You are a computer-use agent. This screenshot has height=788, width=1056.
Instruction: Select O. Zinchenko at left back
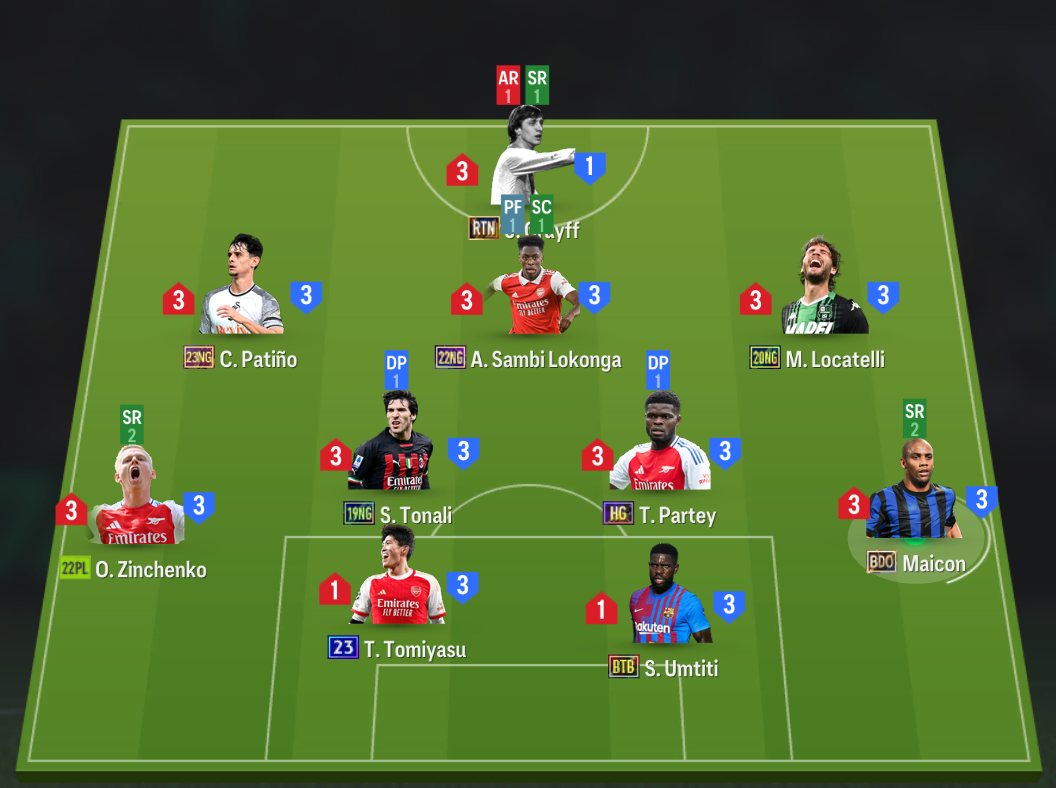coord(137,503)
